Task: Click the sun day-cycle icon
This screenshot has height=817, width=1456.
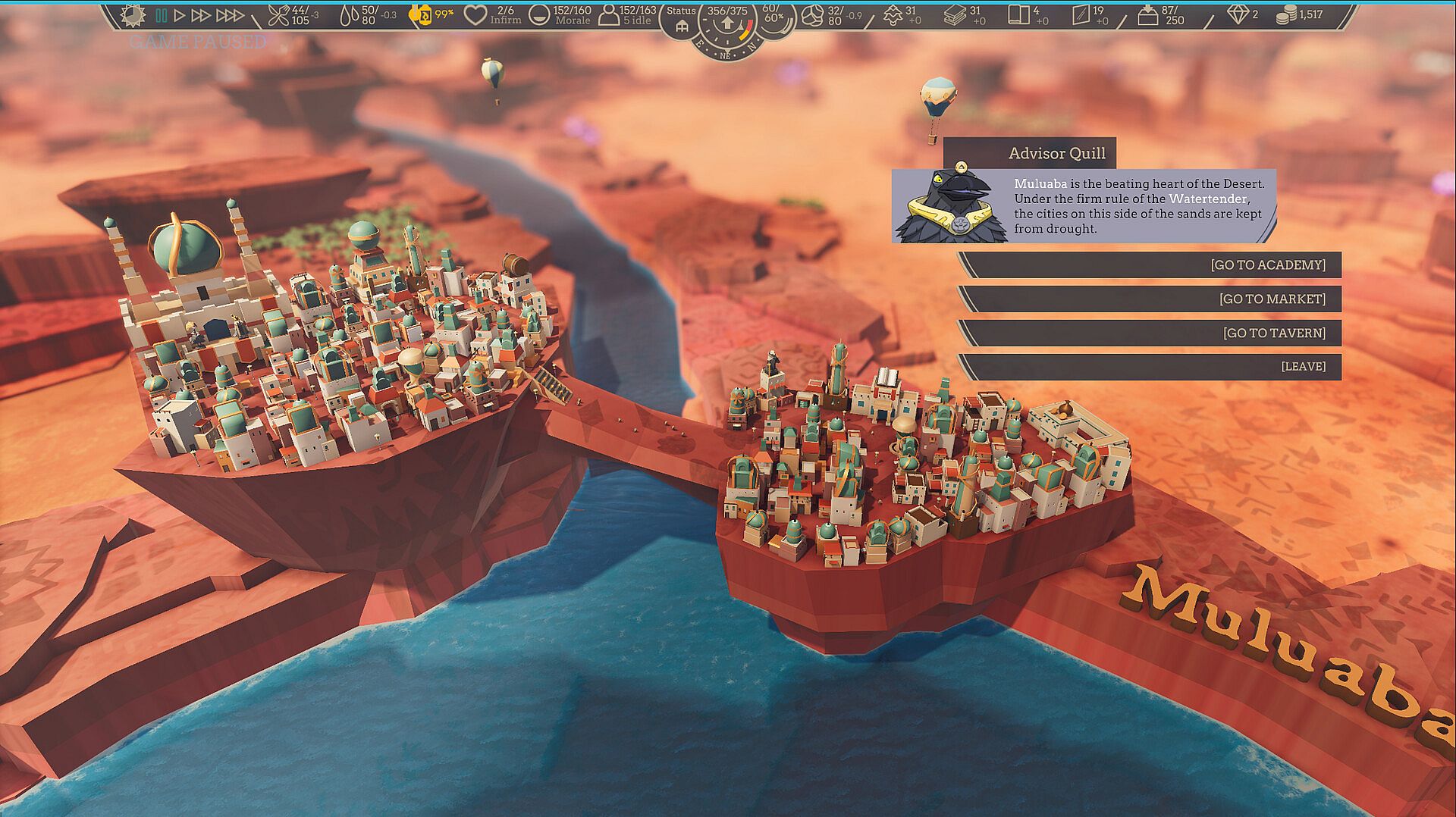Action: click(x=133, y=14)
